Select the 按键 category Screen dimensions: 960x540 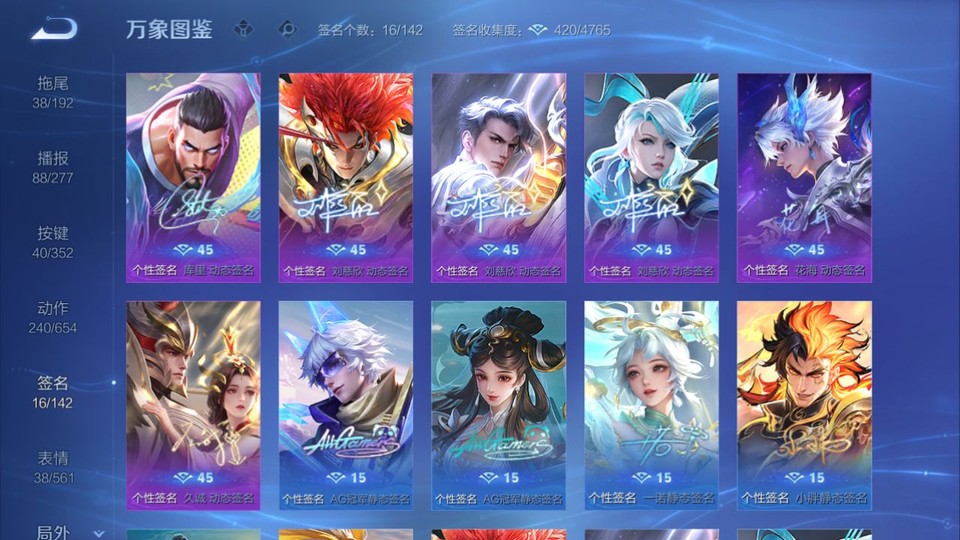(x=53, y=241)
